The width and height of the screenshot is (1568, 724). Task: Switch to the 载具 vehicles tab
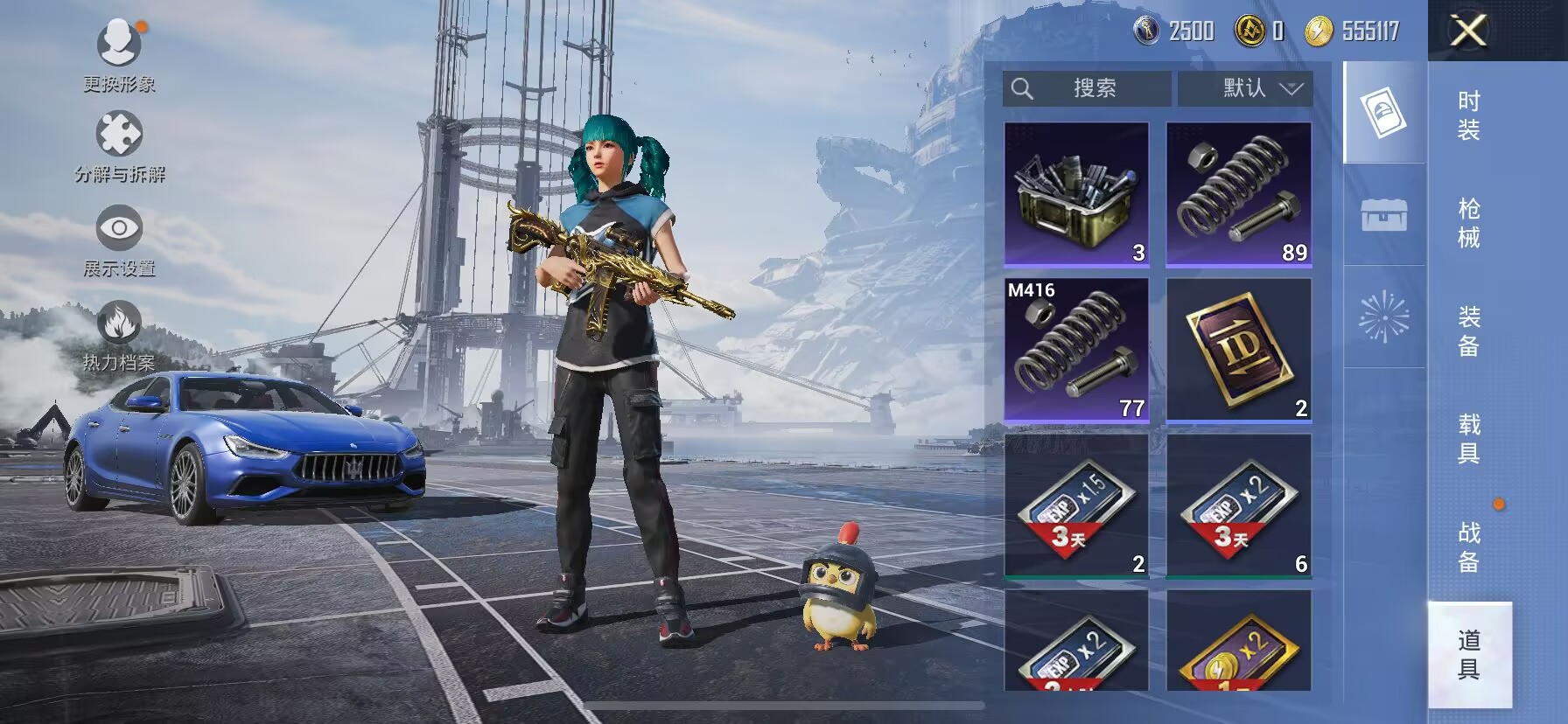1468,438
